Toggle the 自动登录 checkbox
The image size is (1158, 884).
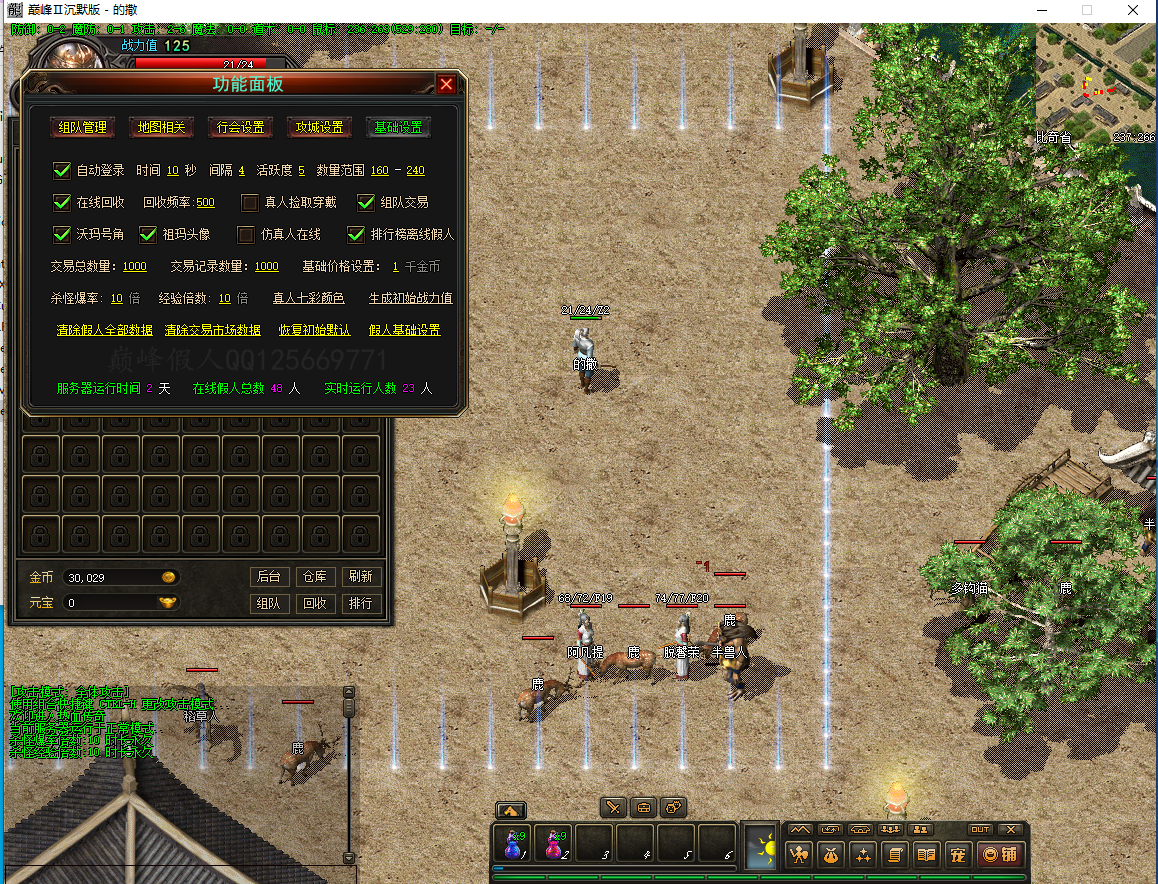[62, 171]
